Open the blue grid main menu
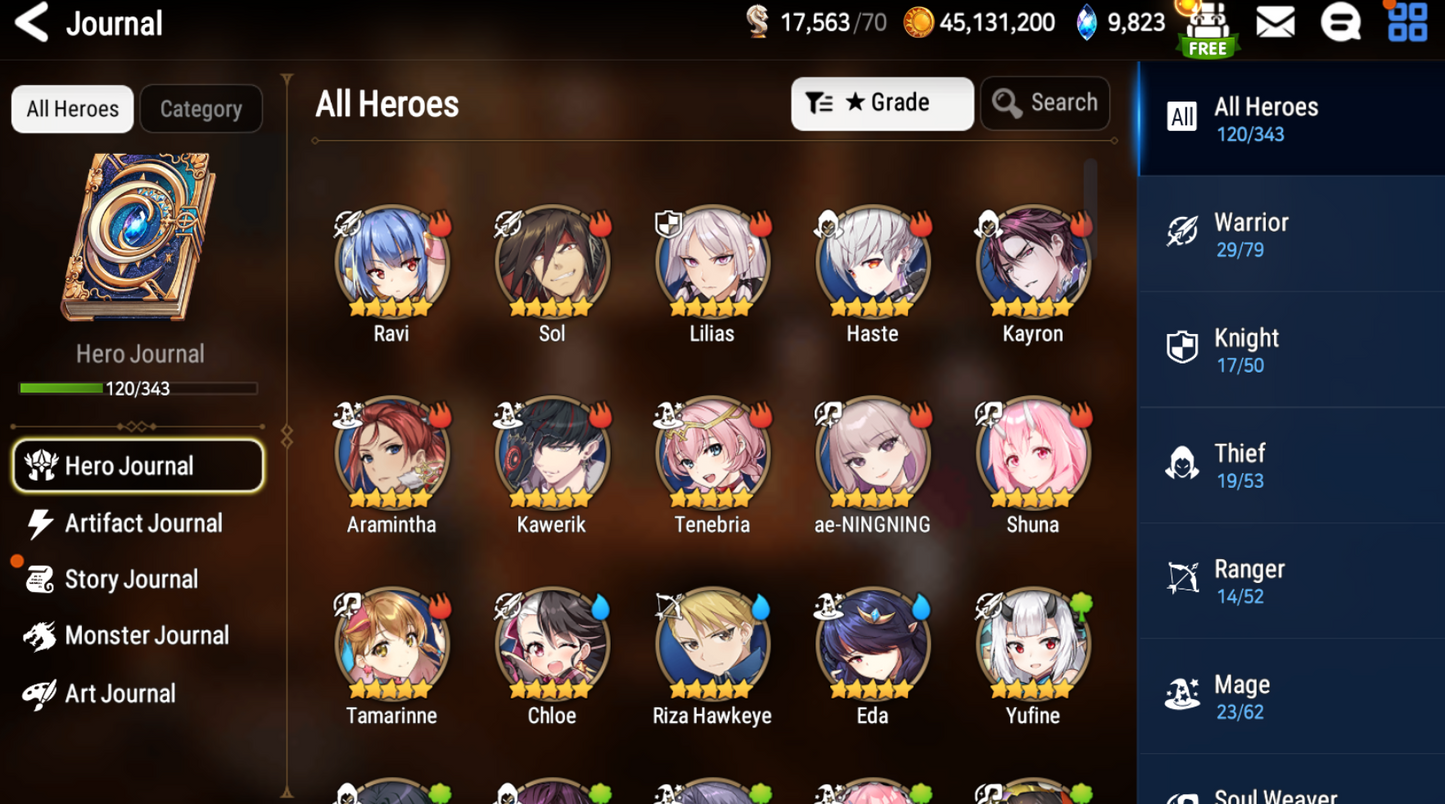 (x=1407, y=23)
